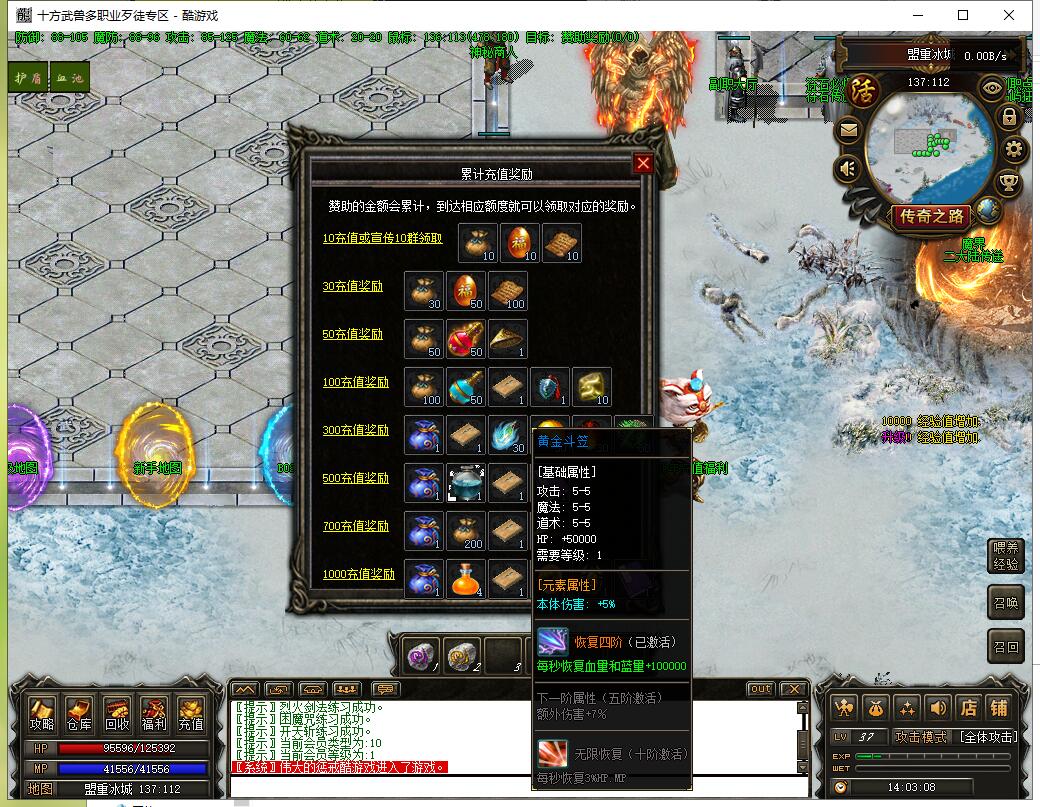The width and height of the screenshot is (1040, 807).
Task: Click the 召唤 summon button
Action: click(x=1005, y=603)
